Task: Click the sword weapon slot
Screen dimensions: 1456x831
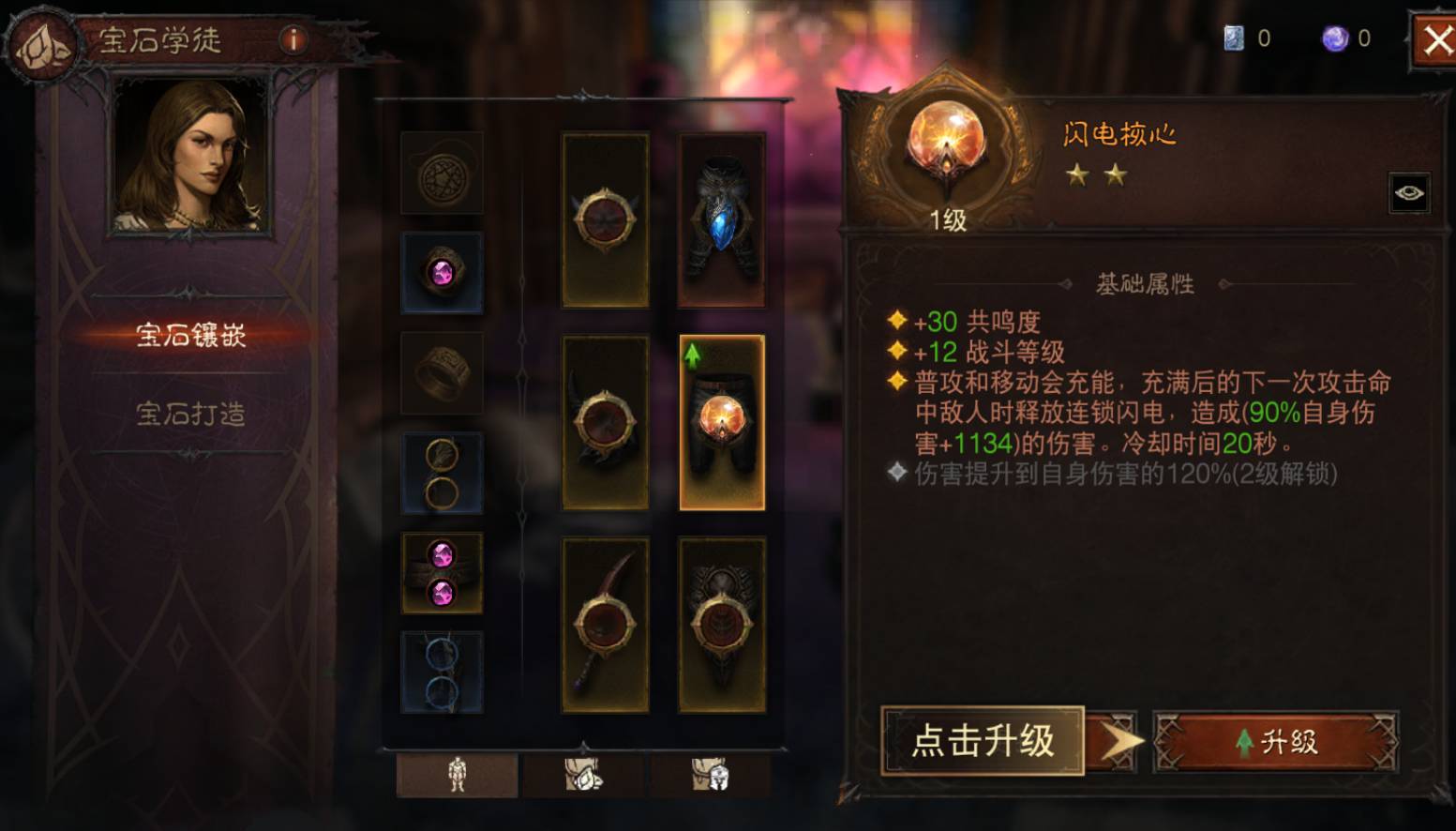Action: tap(605, 622)
